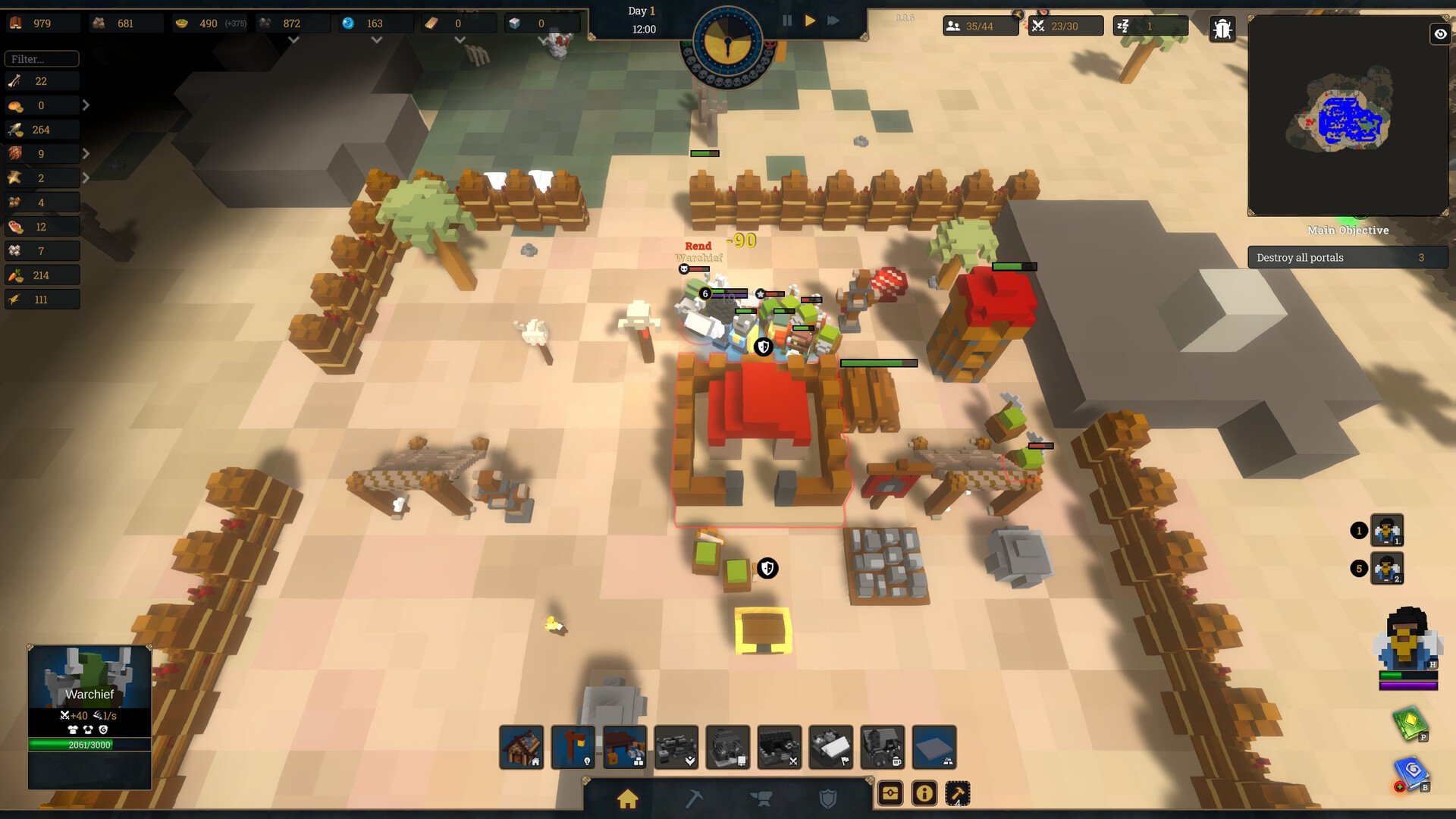Pause the game with the pause control

click(x=786, y=20)
